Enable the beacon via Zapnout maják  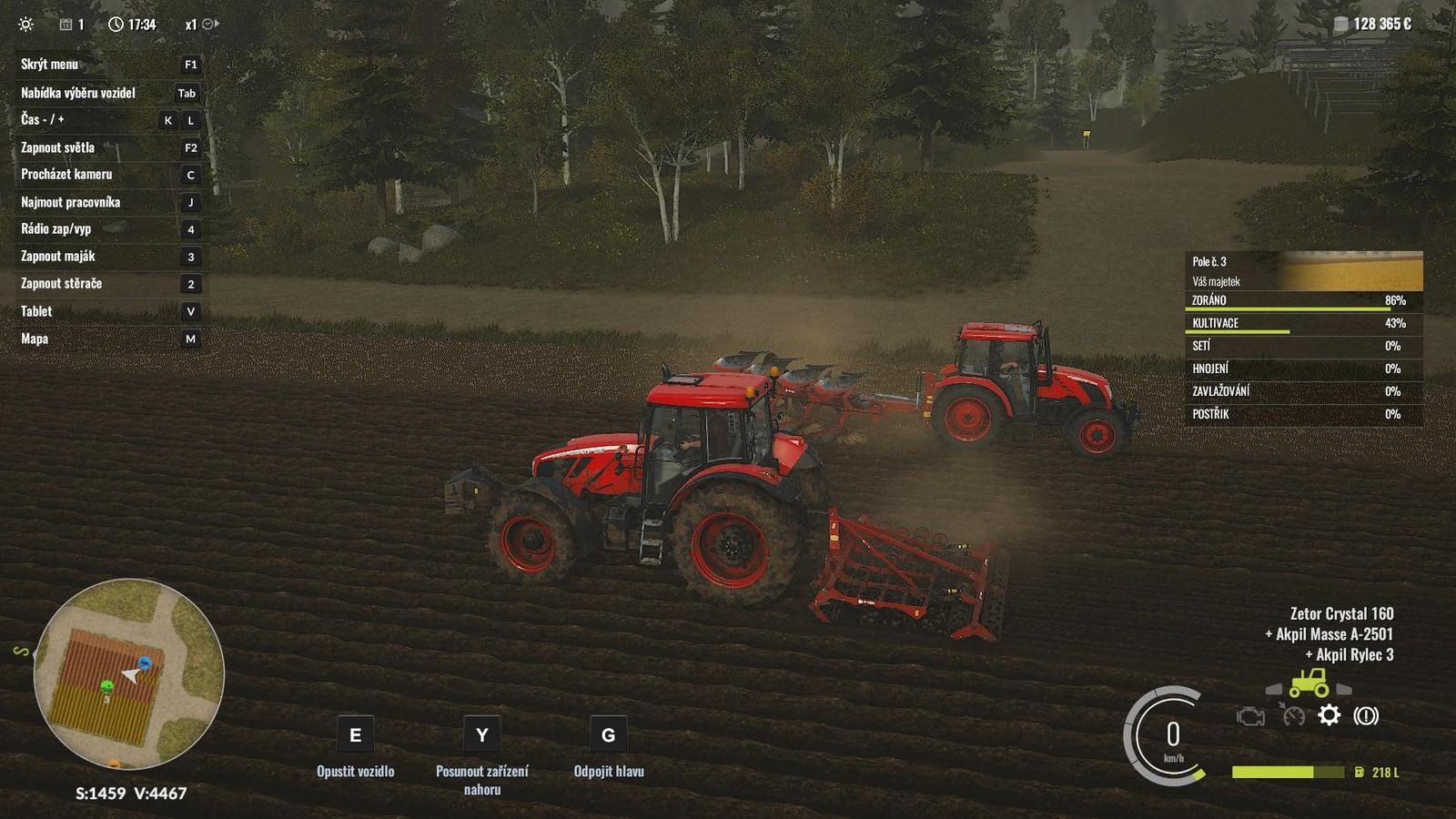point(57,257)
